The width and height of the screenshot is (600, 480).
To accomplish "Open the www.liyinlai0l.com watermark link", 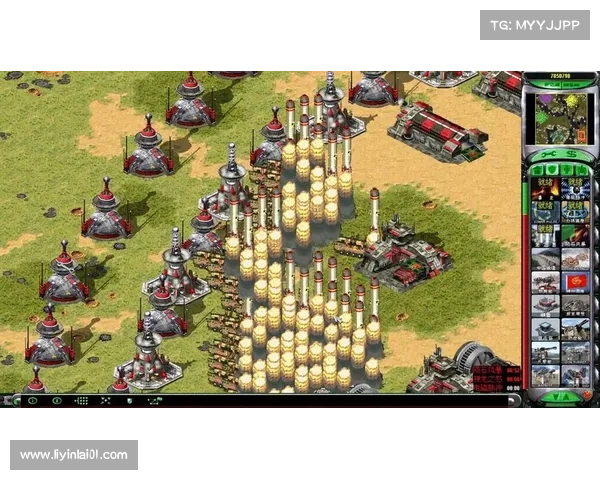I will pos(75,455).
